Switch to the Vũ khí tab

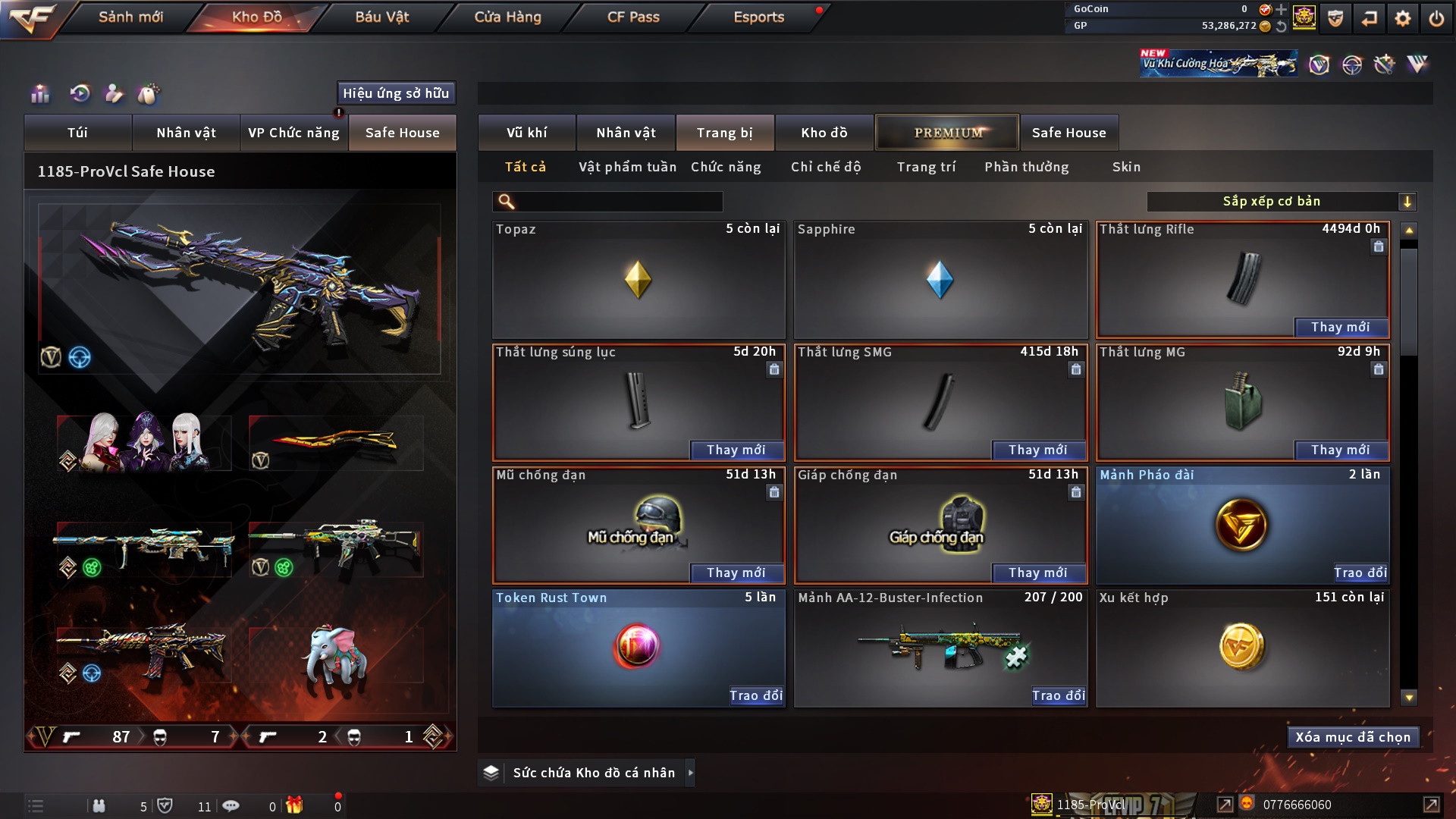(x=526, y=133)
